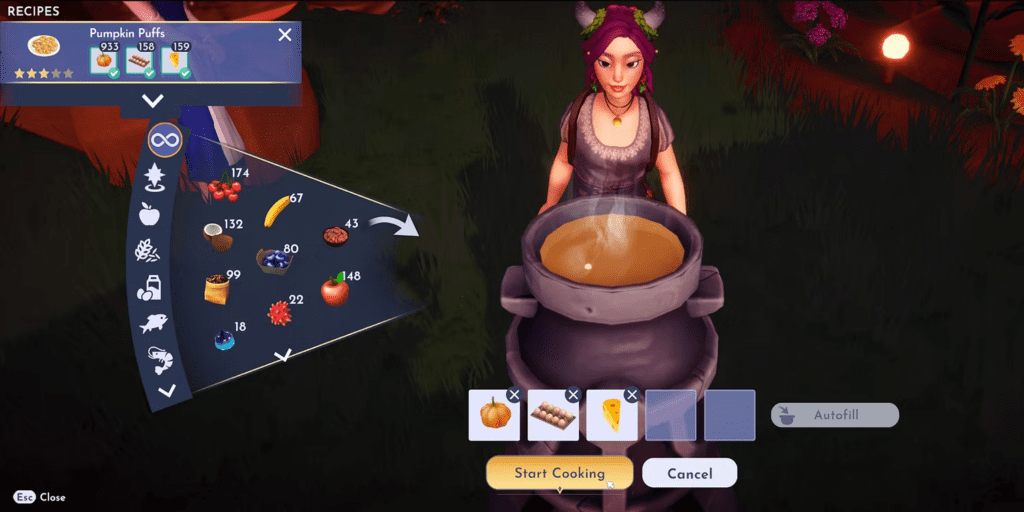This screenshot has width=1024, height=512.
Task: Add the red apple ingredient
Action: coord(335,290)
